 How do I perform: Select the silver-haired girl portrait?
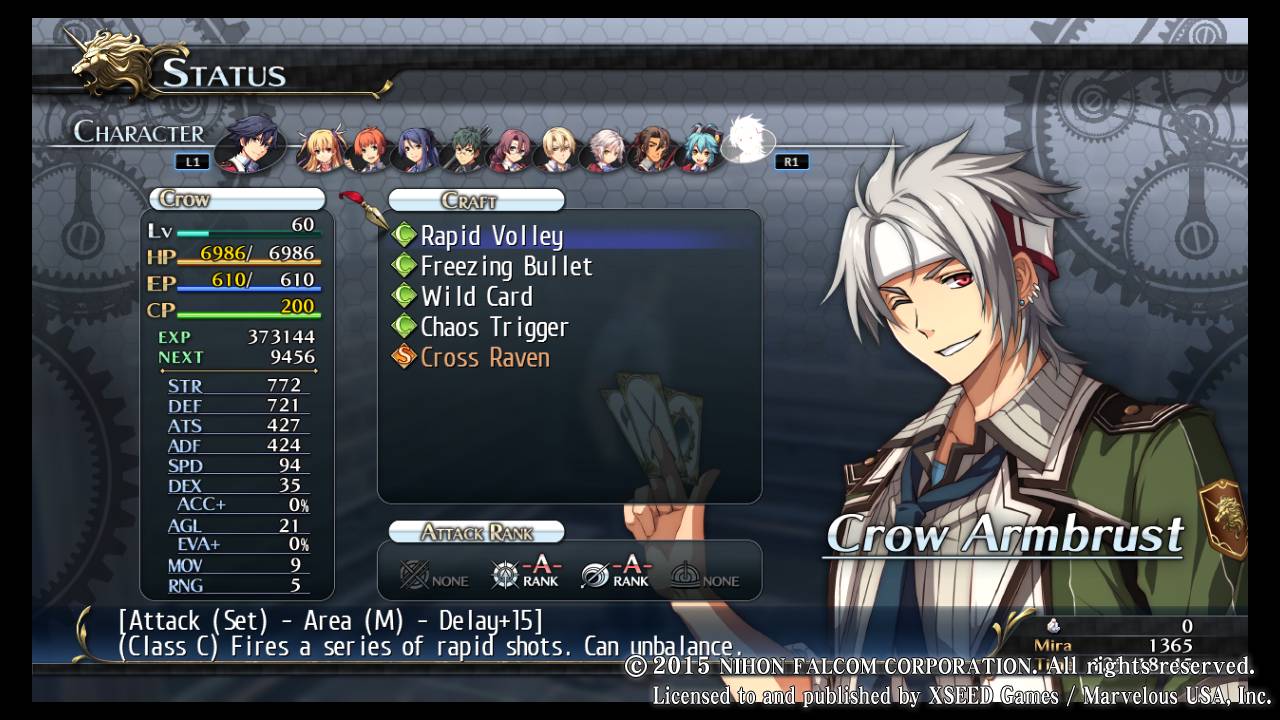606,150
